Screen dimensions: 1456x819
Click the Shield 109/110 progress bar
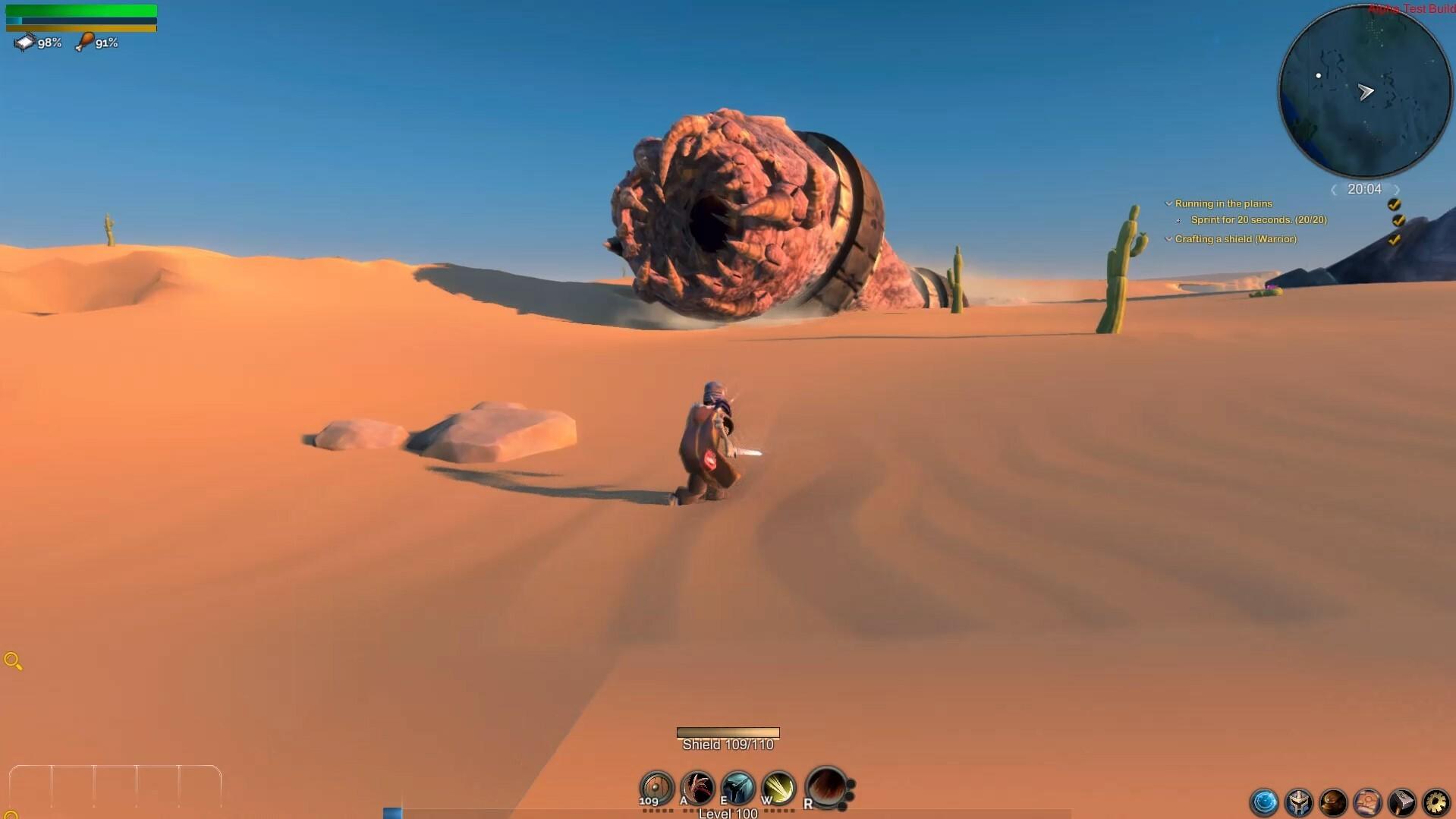tap(728, 732)
